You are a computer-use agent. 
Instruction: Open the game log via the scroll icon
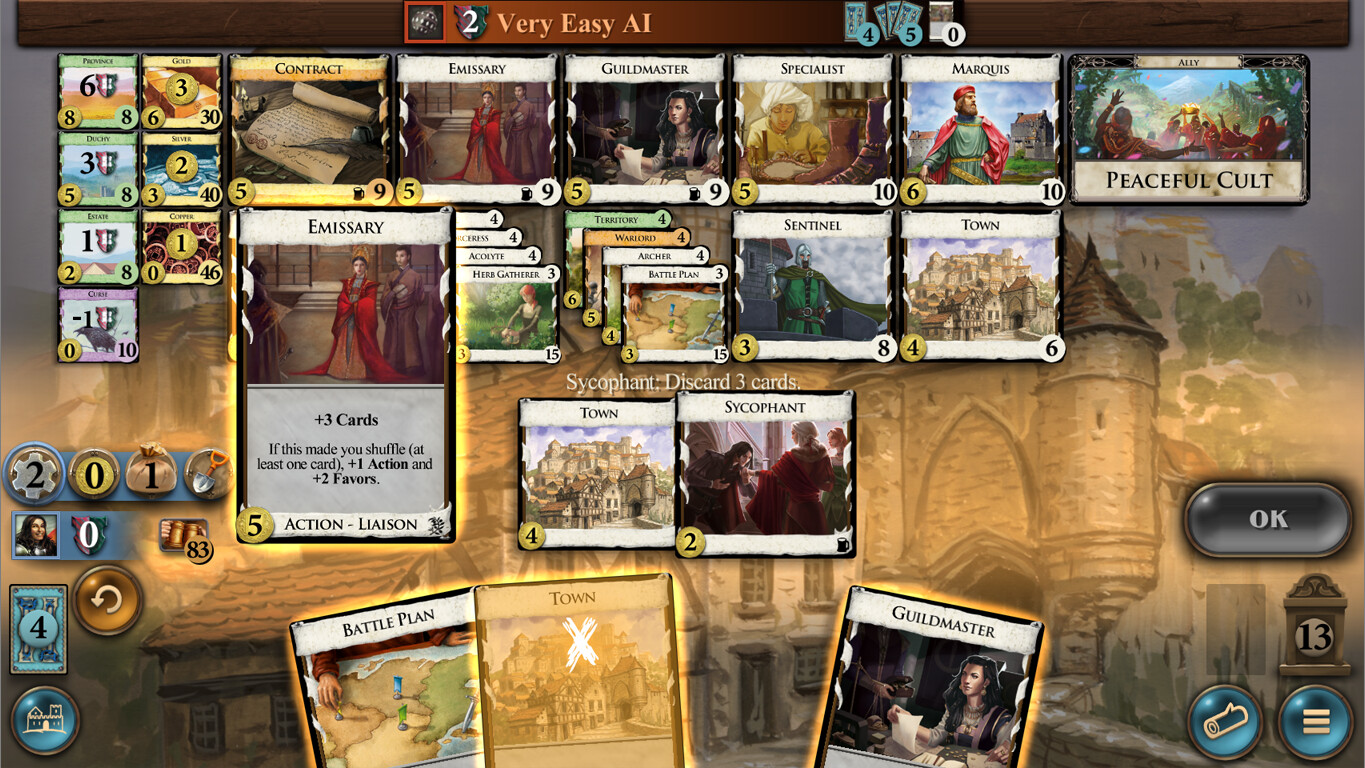coord(1225,722)
